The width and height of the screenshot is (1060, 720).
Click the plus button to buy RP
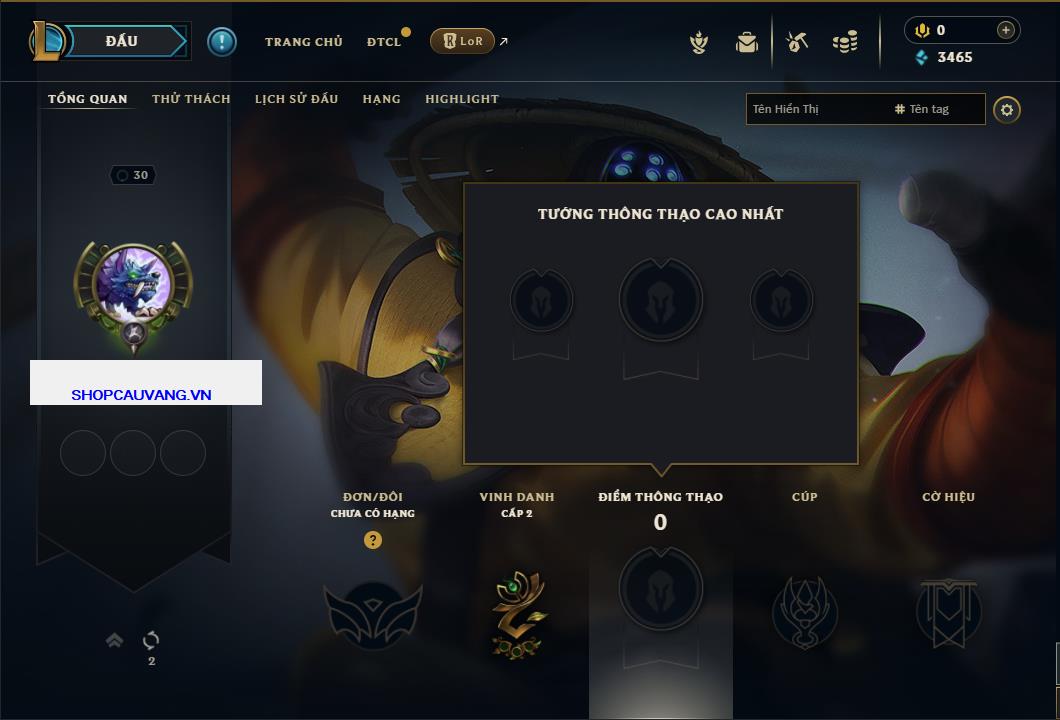(1005, 30)
